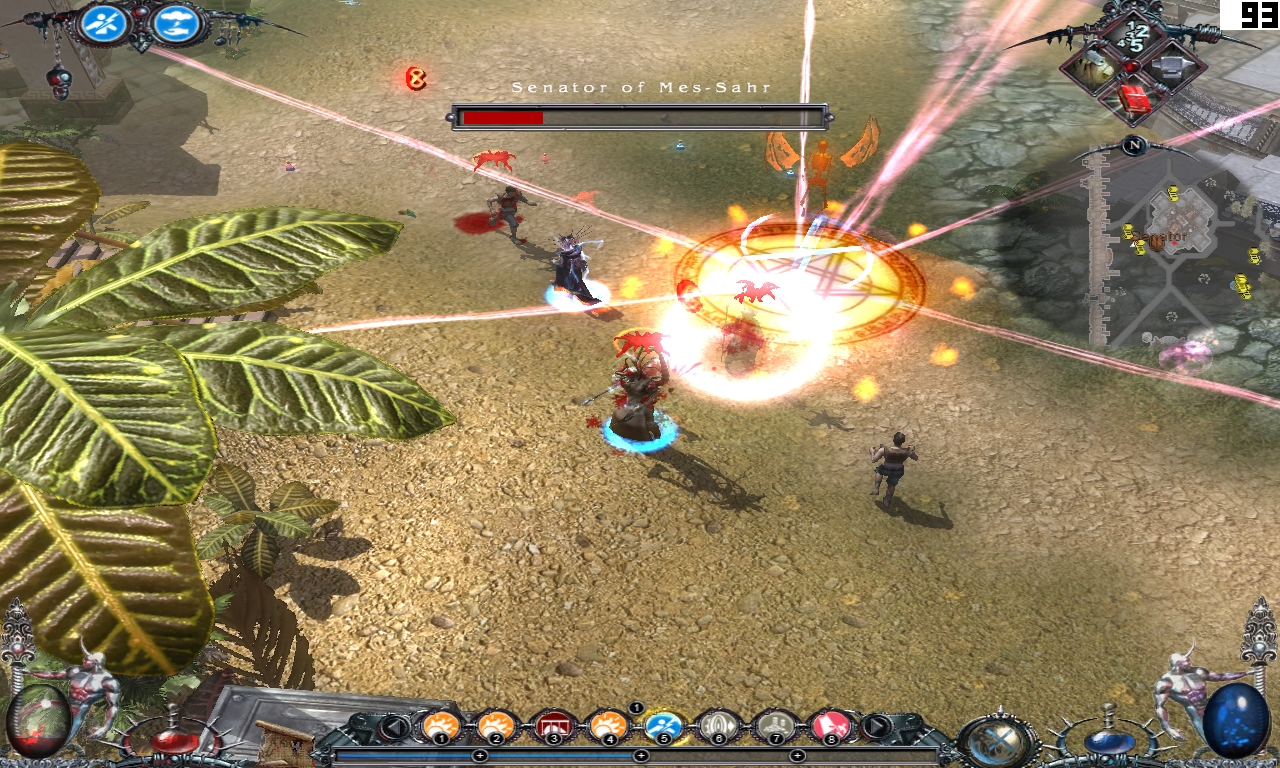The image size is (1280, 768).
Task: Select the sun skill in hotbar slot 1
Action: [440, 725]
